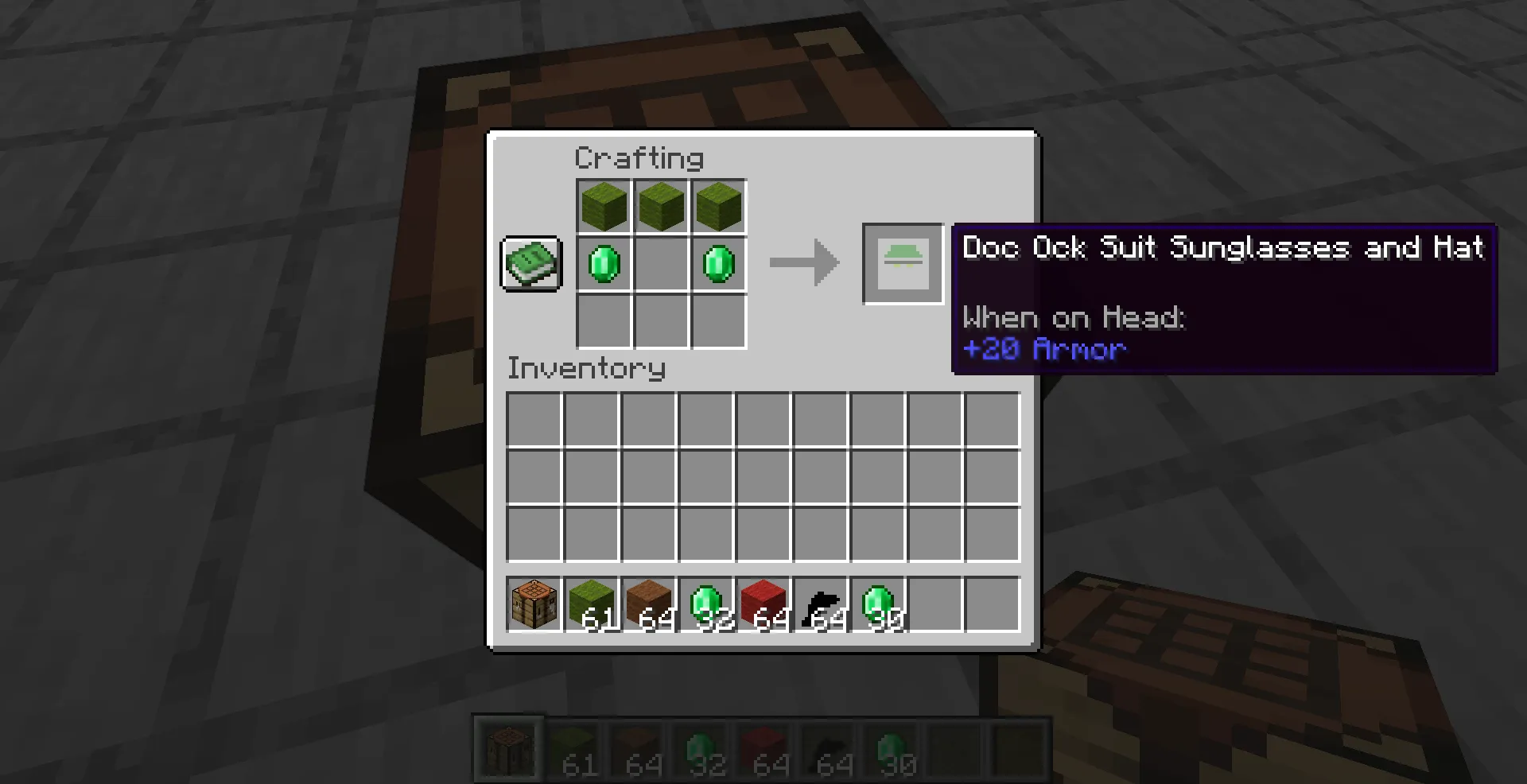Select the left emerald in the crafting grid
Viewport: 1527px width, 784px height.
pyautogui.click(x=604, y=263)
